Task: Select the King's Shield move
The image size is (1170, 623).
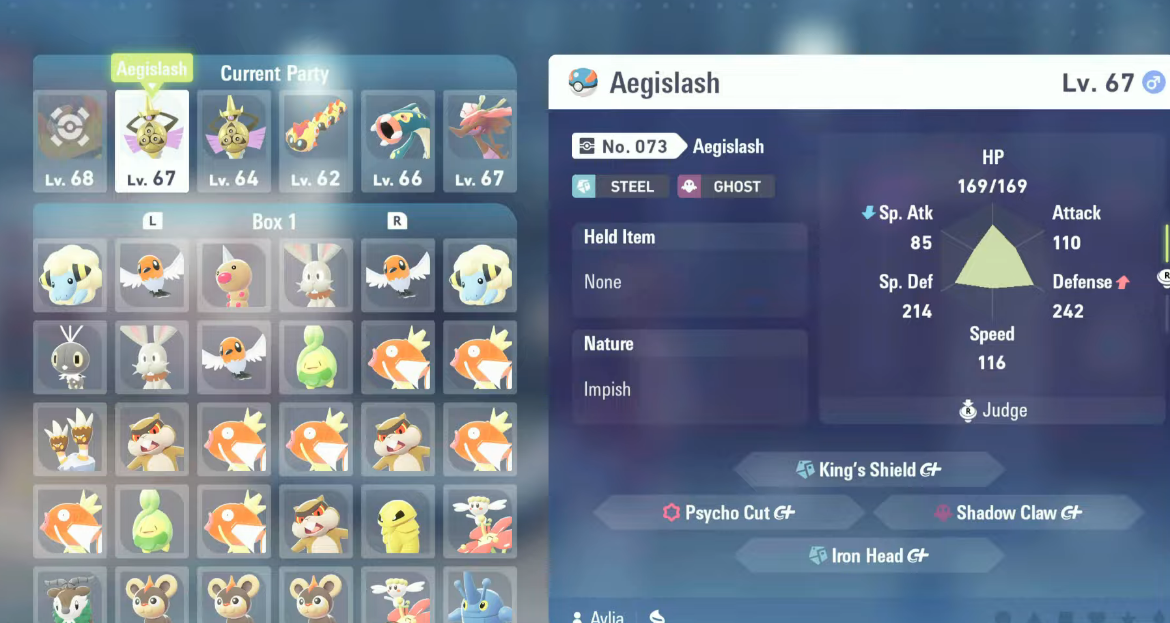Action: (x=868, y=469)
